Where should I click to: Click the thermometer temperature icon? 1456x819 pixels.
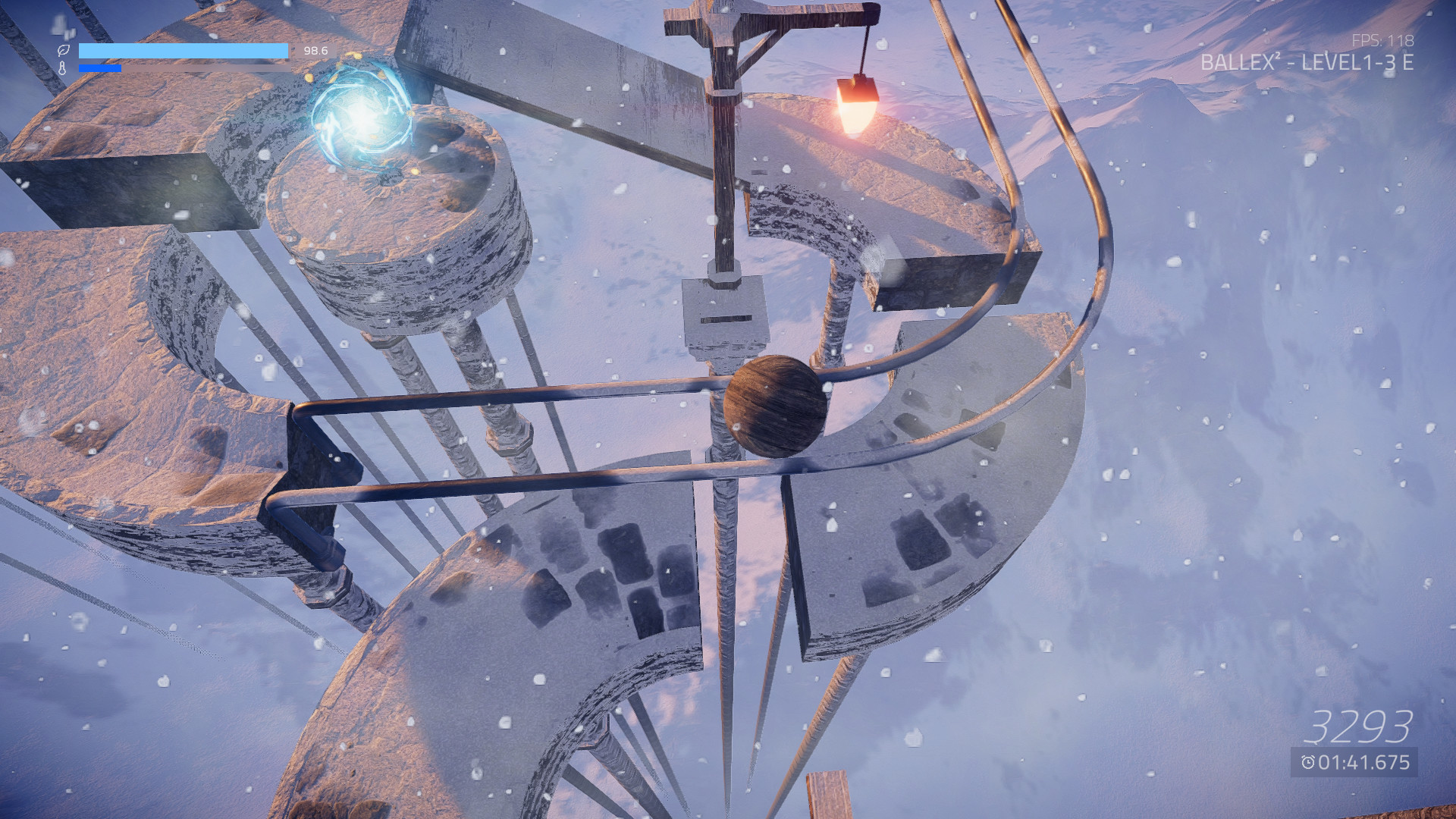tap(64, 69)
